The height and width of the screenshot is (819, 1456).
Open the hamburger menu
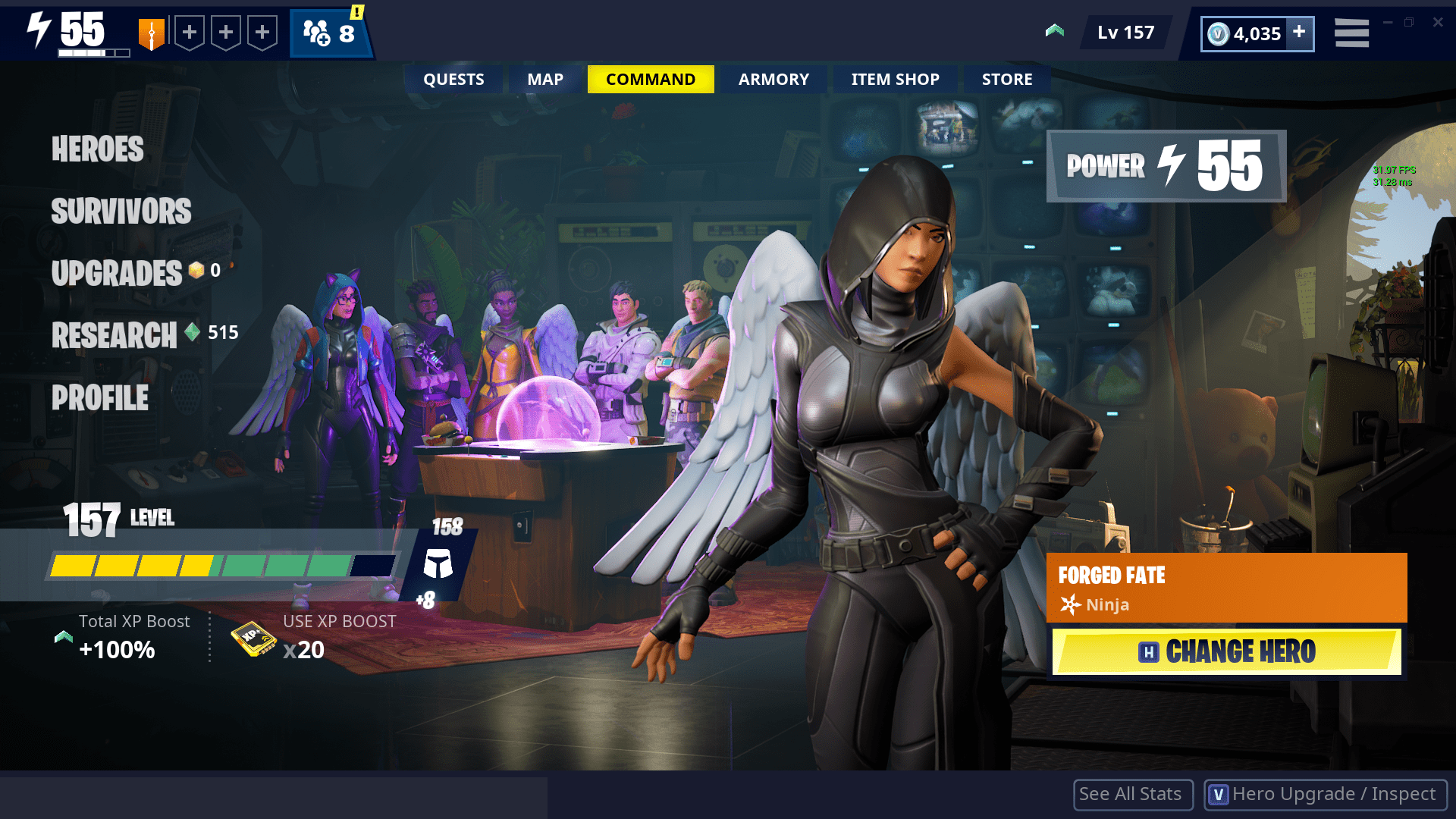tap(1351, 33)
